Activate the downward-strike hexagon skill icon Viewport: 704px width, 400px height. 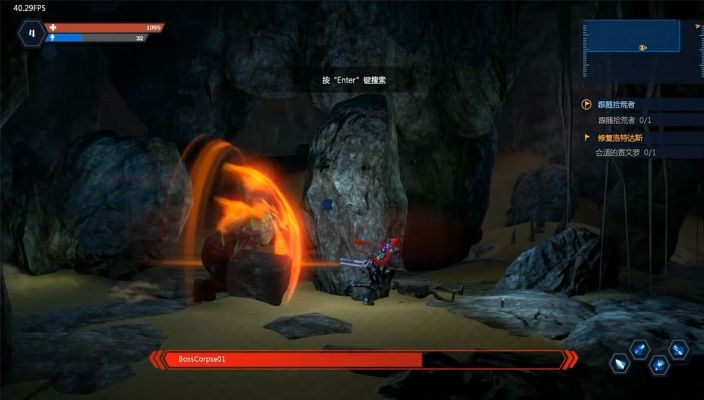click(x=659, y=365)
